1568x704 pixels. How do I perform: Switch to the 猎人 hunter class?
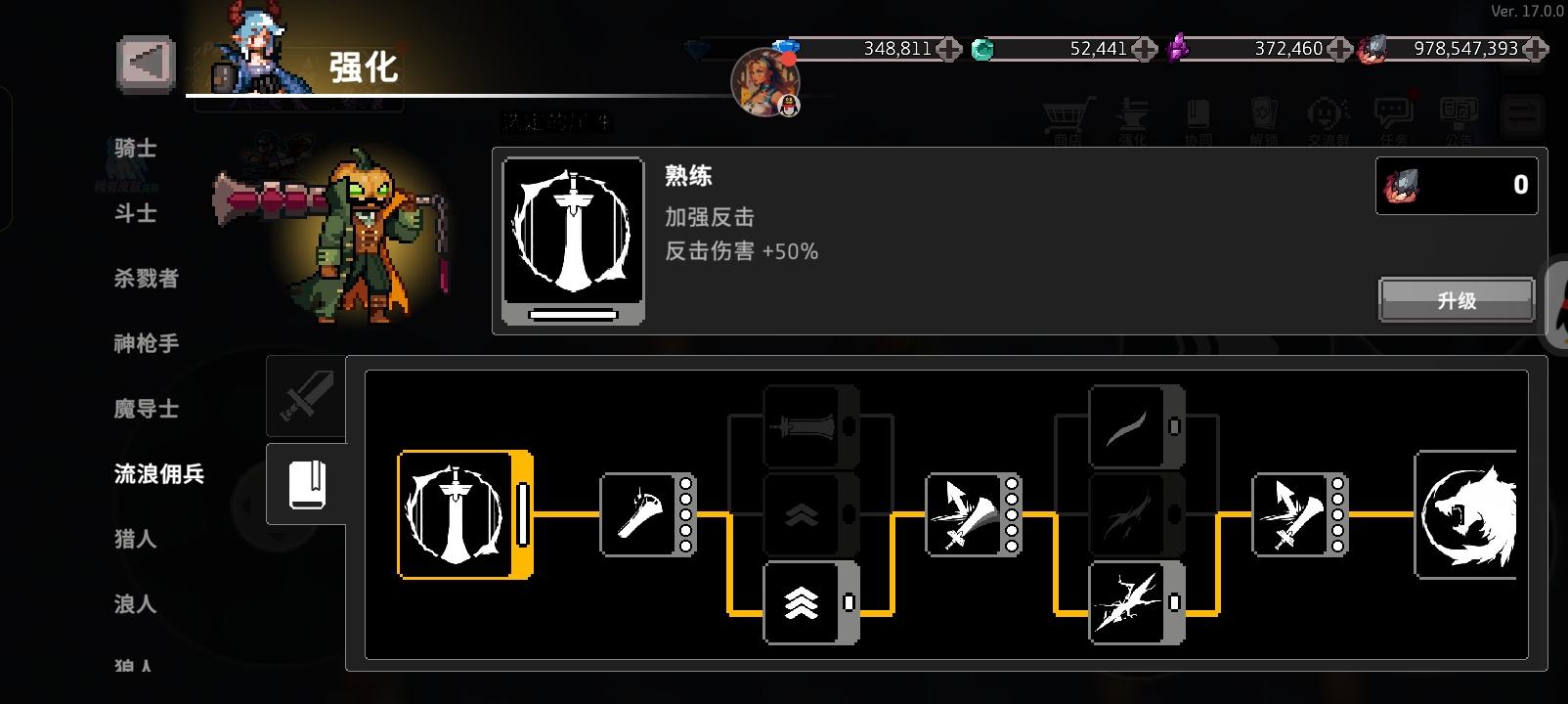tap(137, 539)
